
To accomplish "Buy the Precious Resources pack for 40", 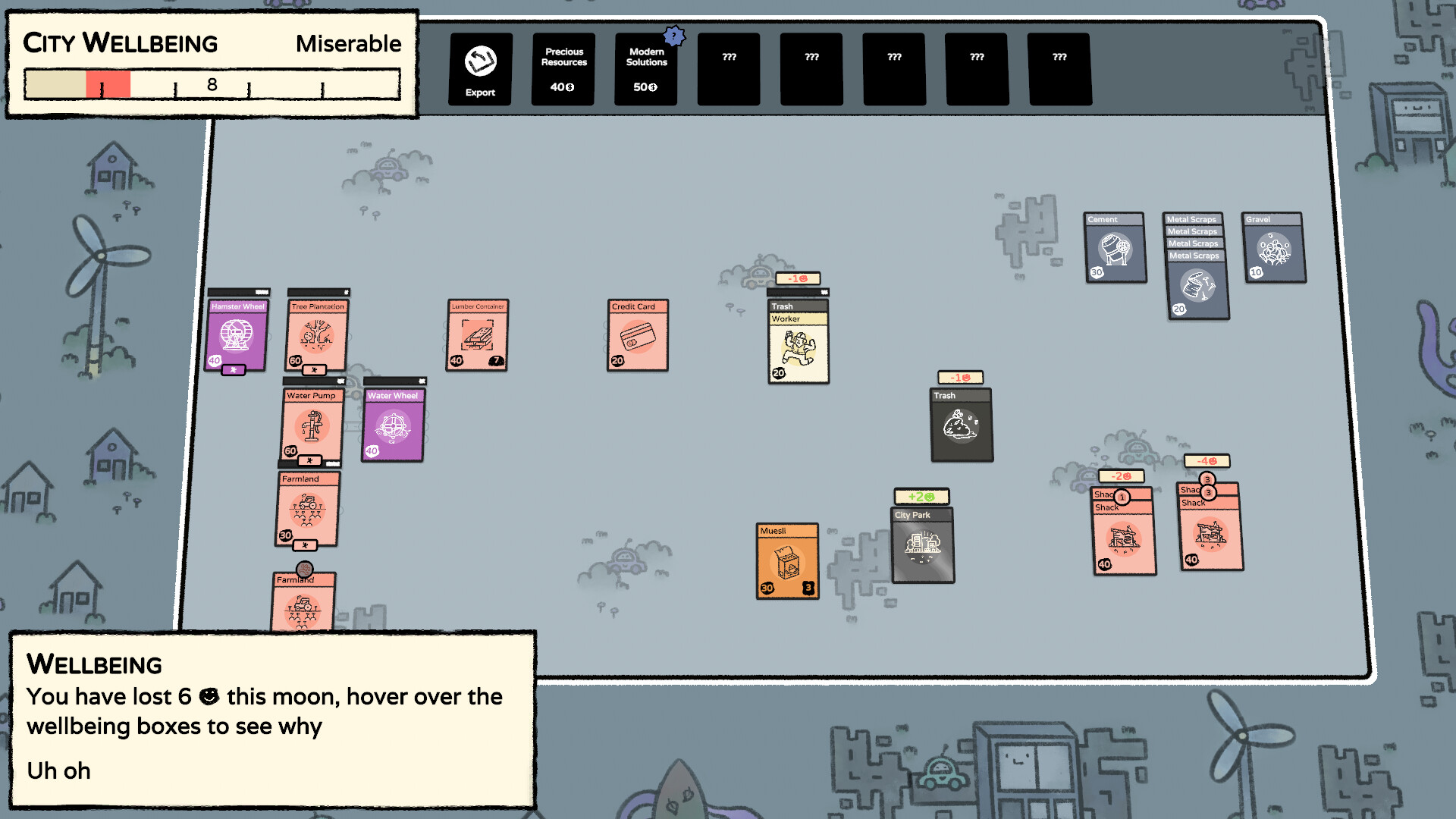I will point(562,68).
